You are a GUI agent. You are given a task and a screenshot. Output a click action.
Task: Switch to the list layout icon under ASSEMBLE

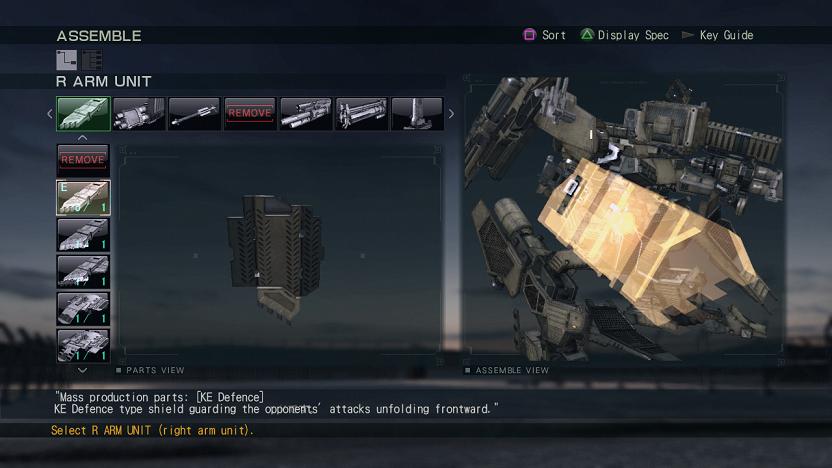click(92, 60)
